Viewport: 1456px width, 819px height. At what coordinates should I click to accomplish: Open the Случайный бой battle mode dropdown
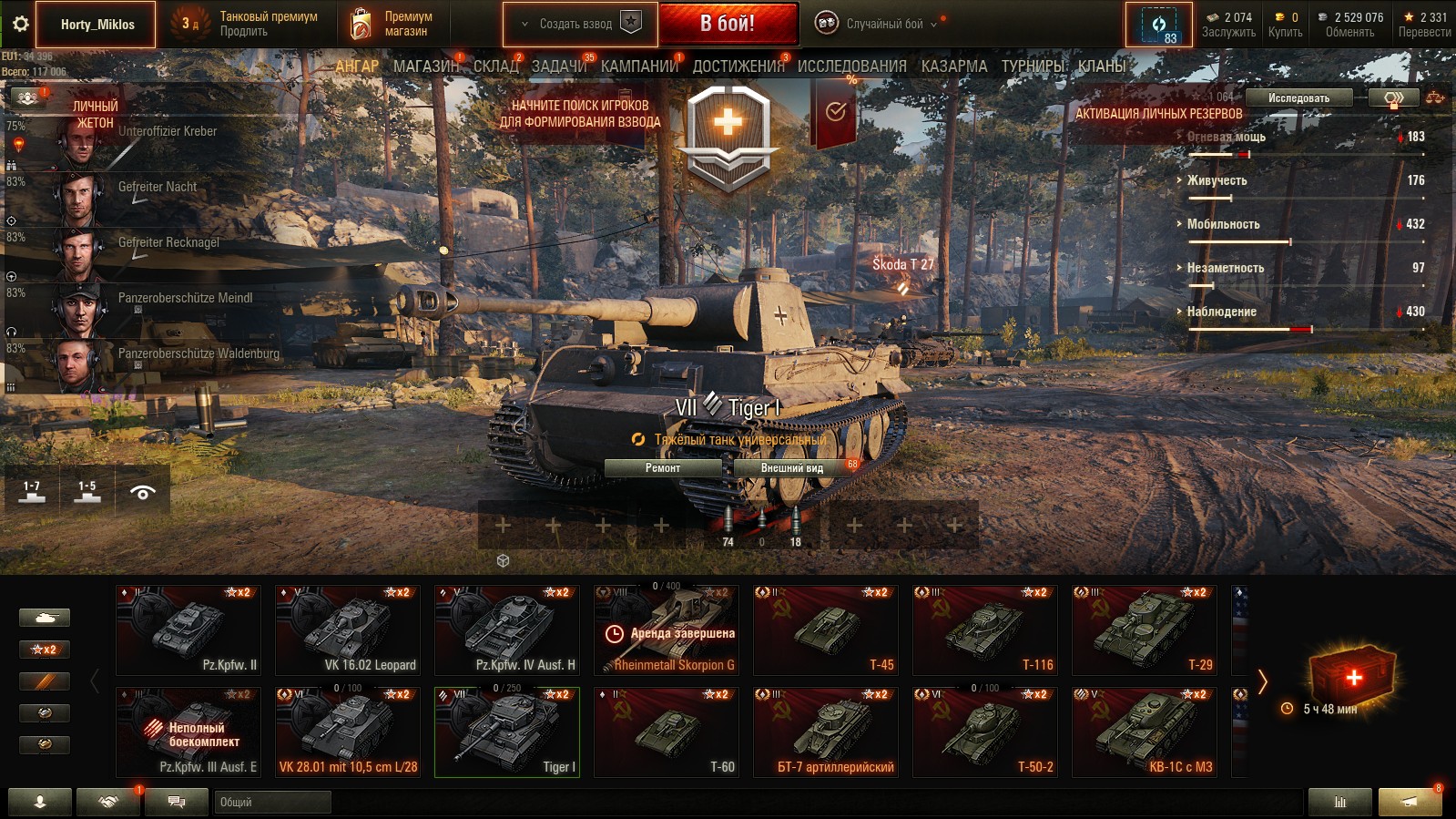pyautogui.click(x=886, y=25)
